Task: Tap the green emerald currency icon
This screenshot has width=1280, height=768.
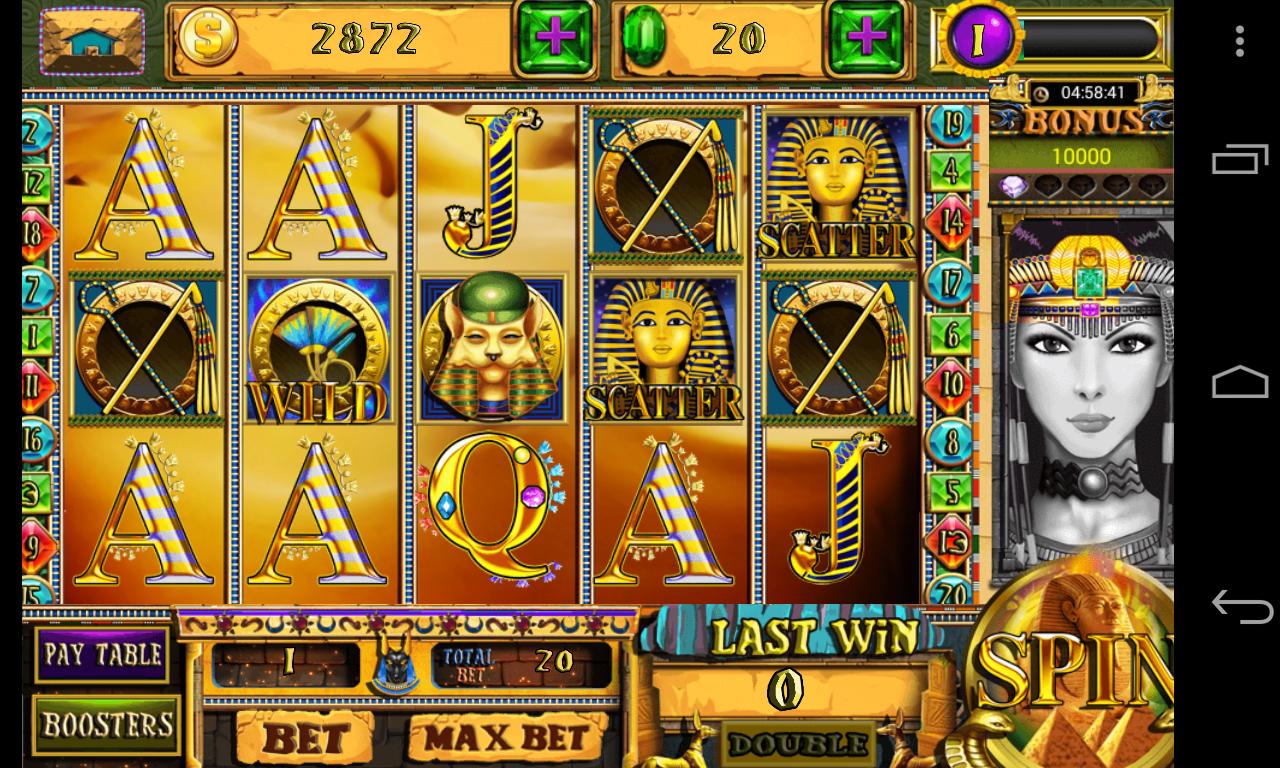Action: [x=646, y=39]
